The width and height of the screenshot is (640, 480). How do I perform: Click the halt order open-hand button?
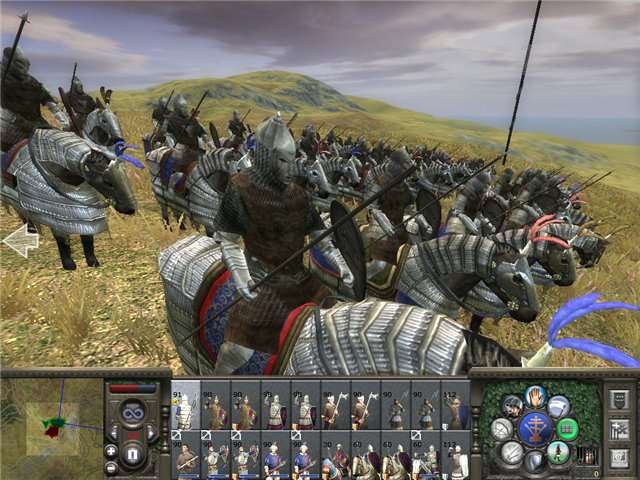pyautogui.click(x=537, y=396)
